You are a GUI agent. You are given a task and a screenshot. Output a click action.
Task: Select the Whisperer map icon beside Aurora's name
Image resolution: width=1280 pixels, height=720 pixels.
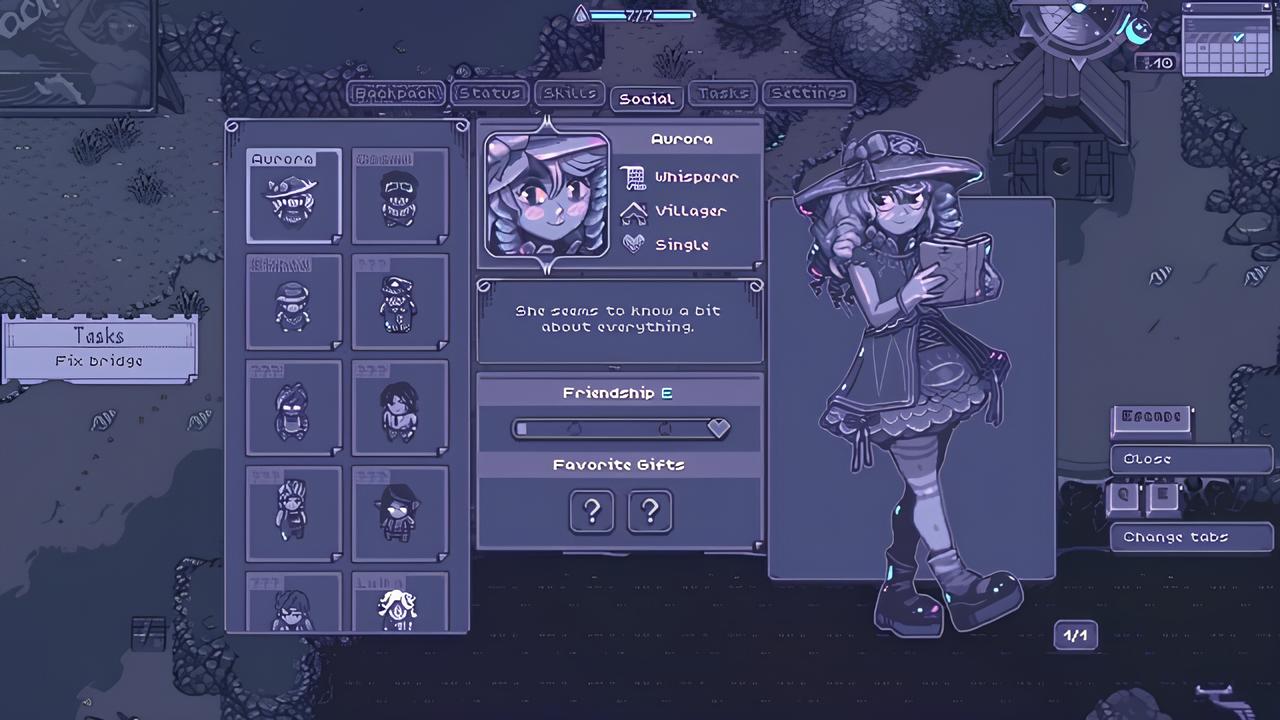tap(633, 177)
